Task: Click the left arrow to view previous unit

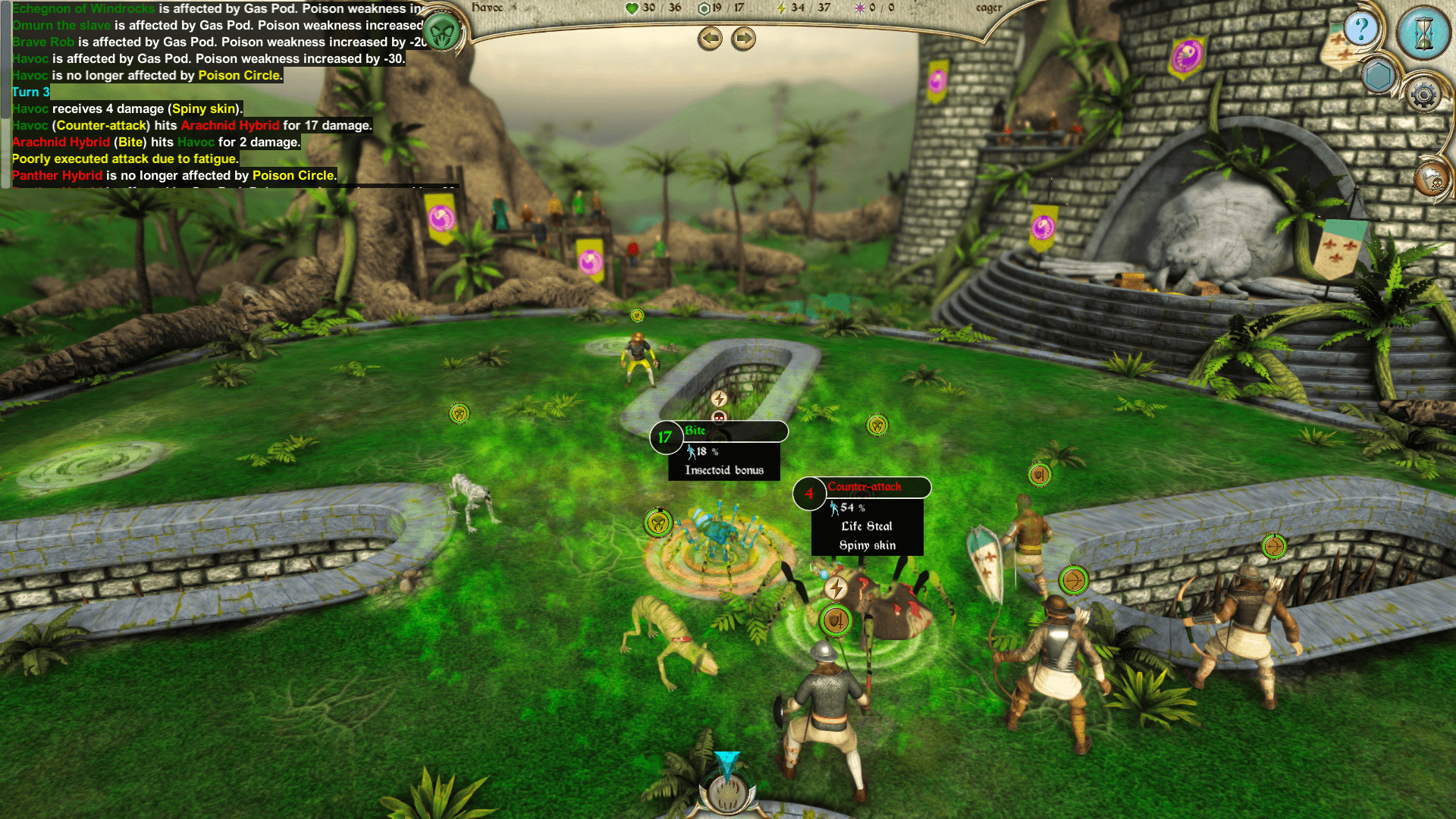Action: tap(710, 39)
